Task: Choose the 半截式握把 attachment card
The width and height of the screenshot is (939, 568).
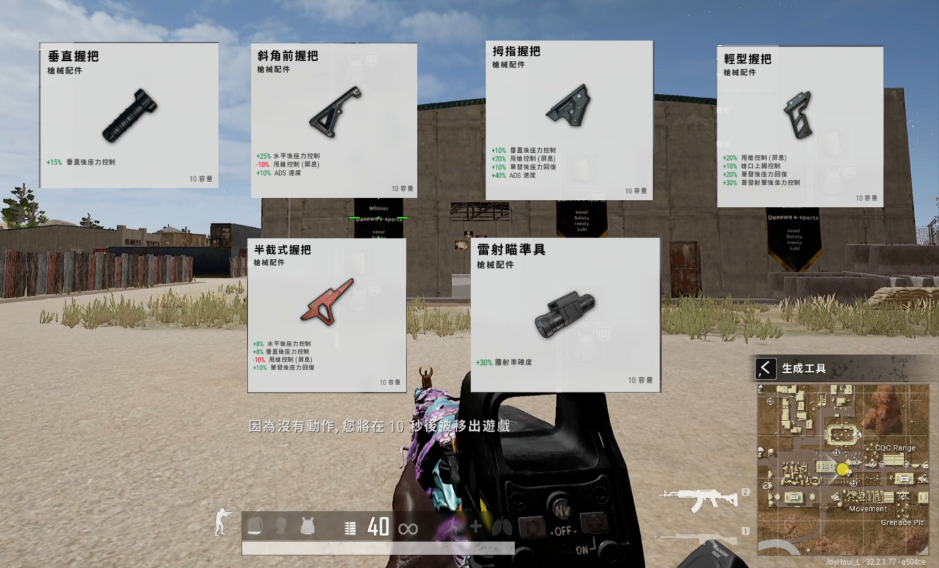Action: [326, 314]
